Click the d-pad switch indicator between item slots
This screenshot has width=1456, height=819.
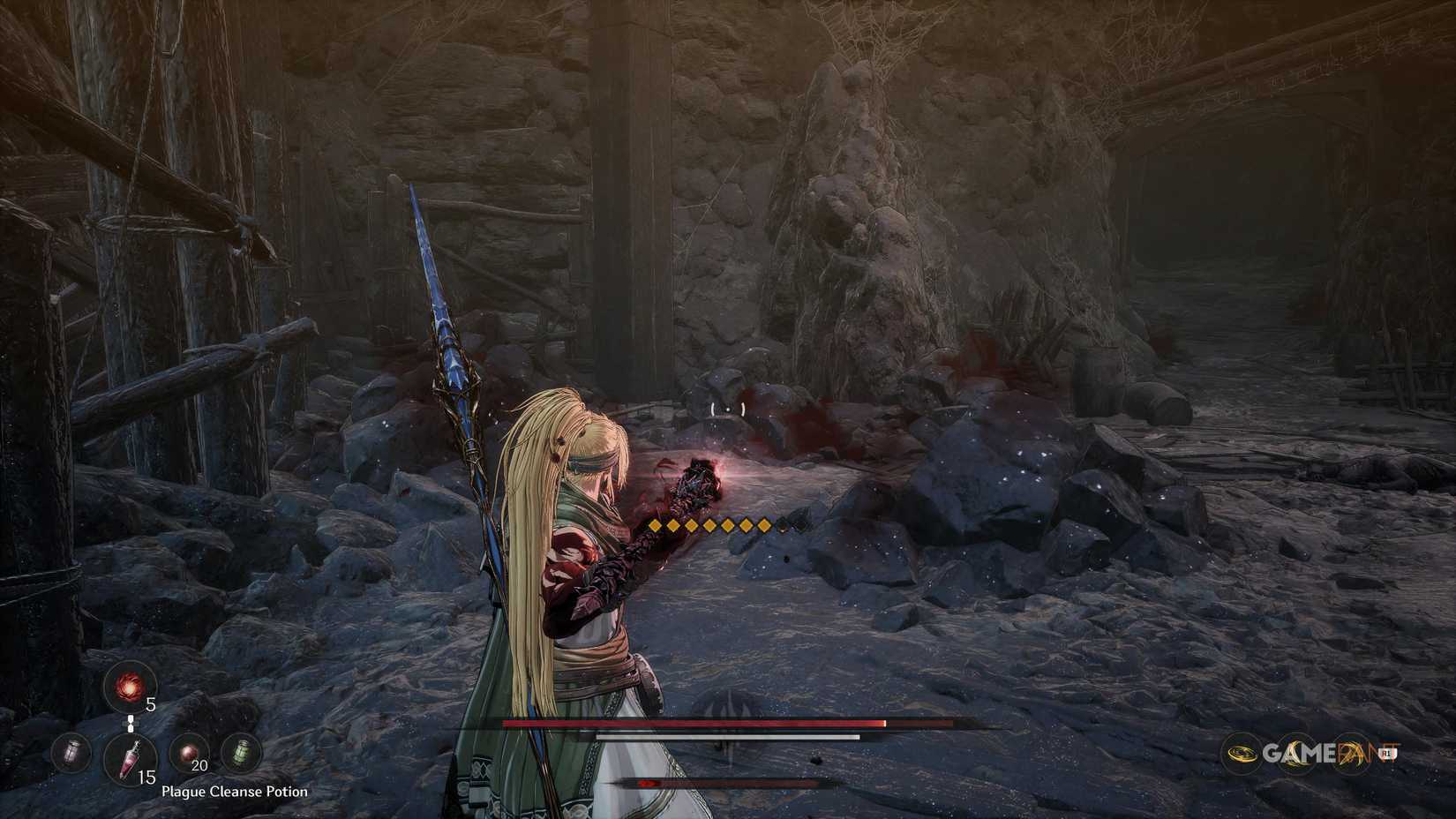click(x=131, y=723)
